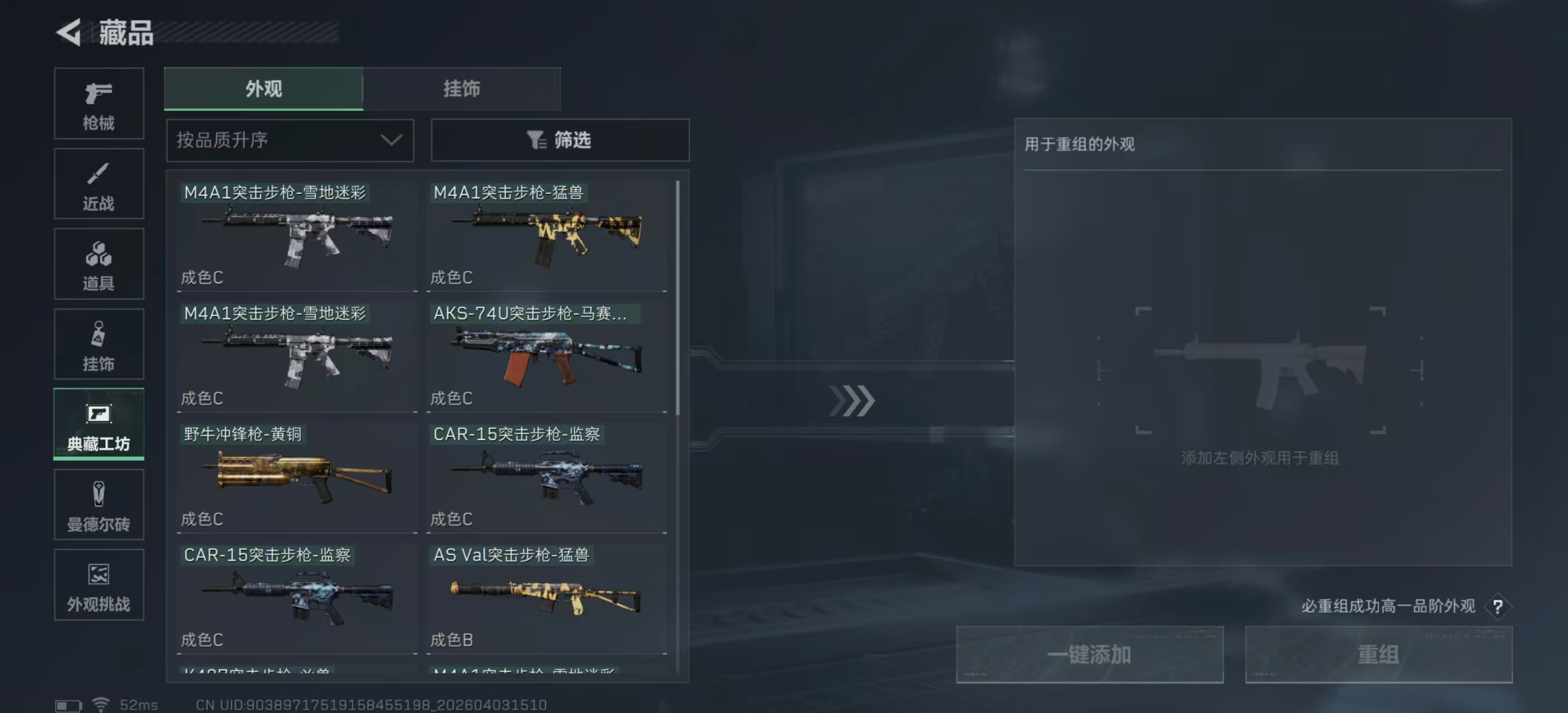This screenshot has width=1568, height=713.
Task: Open the 外观挑战 challenge section
Action: (x=99, y=586)
